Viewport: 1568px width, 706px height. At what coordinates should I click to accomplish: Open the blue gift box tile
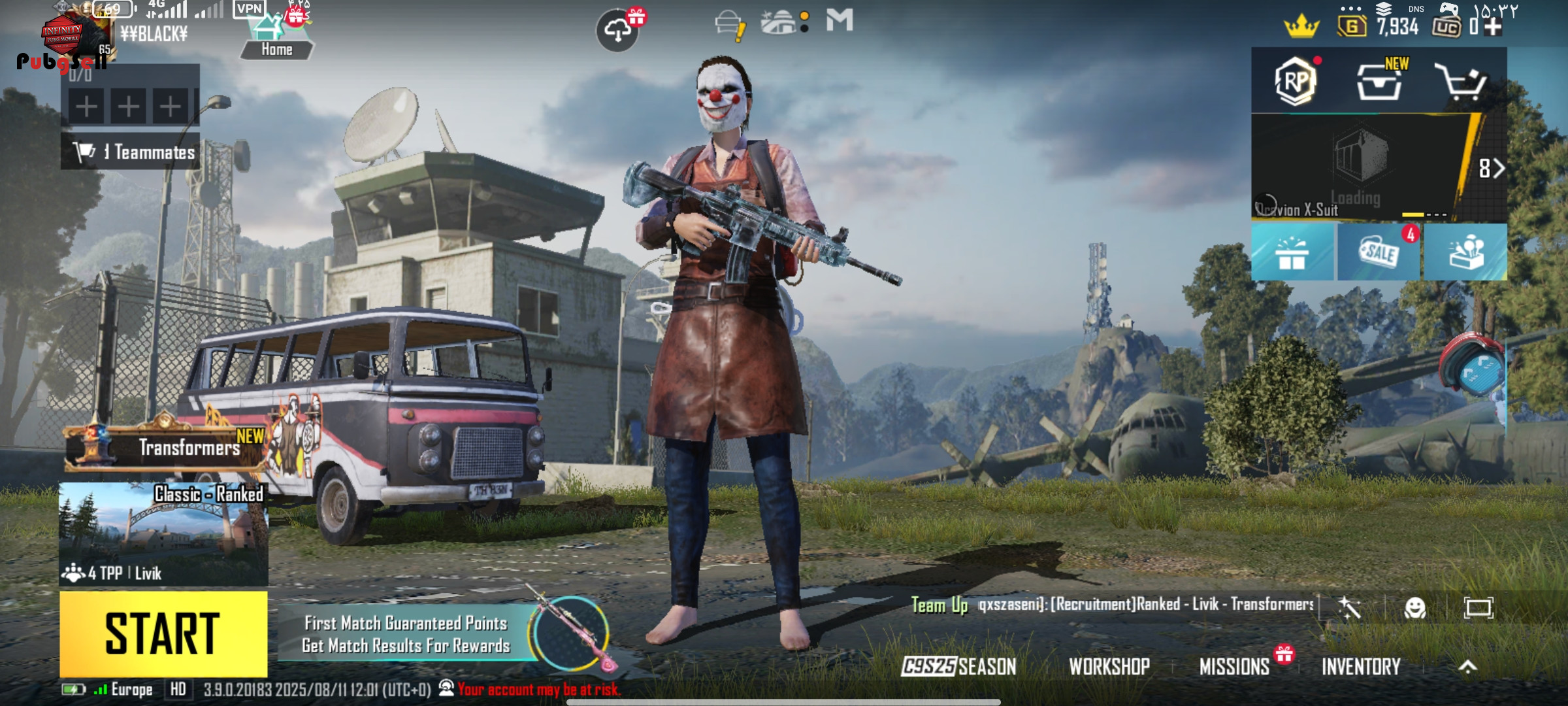click(x=1292, y=252)
